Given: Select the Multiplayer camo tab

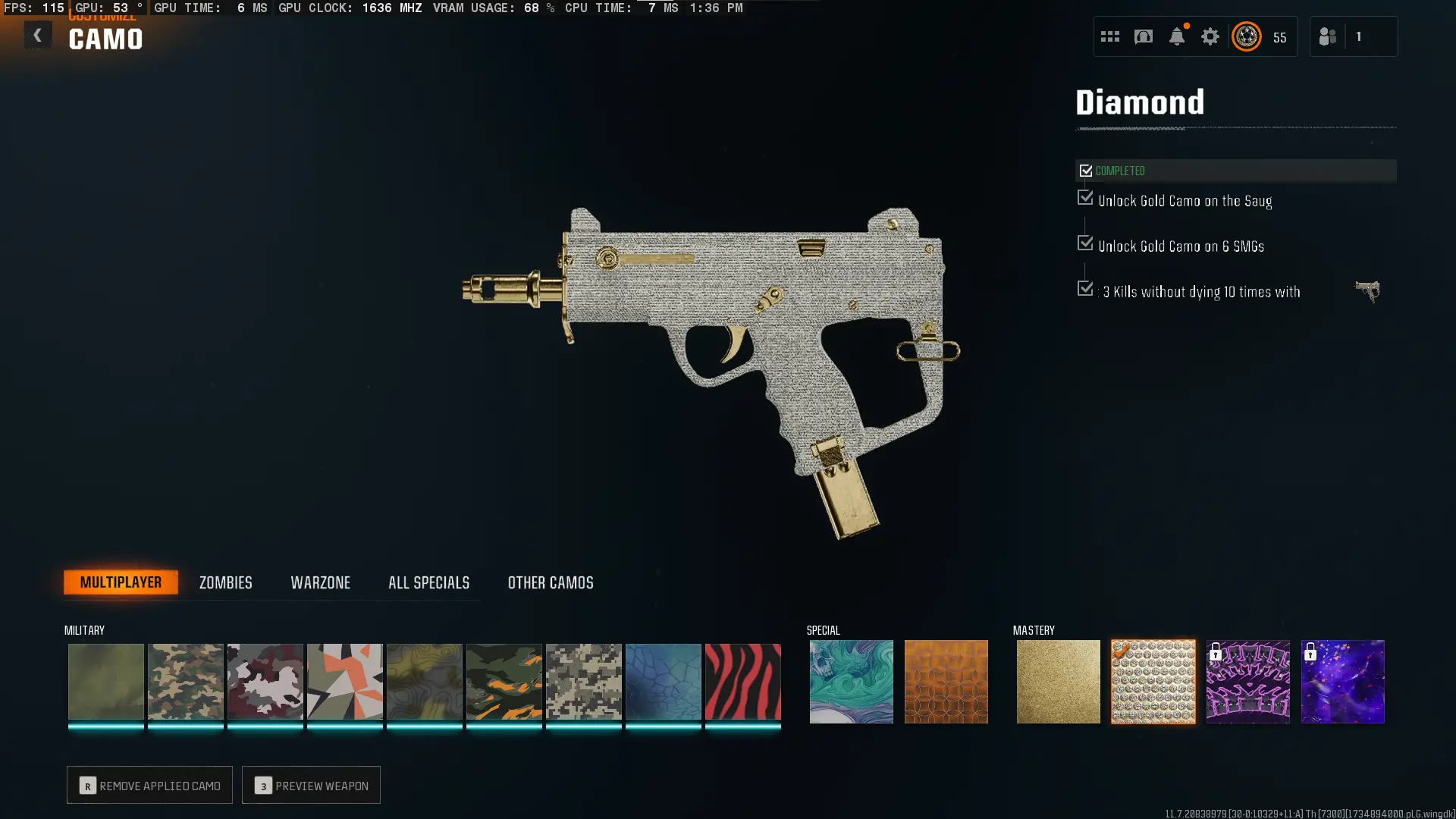Looking at the screenshot, I should (121, 582).
